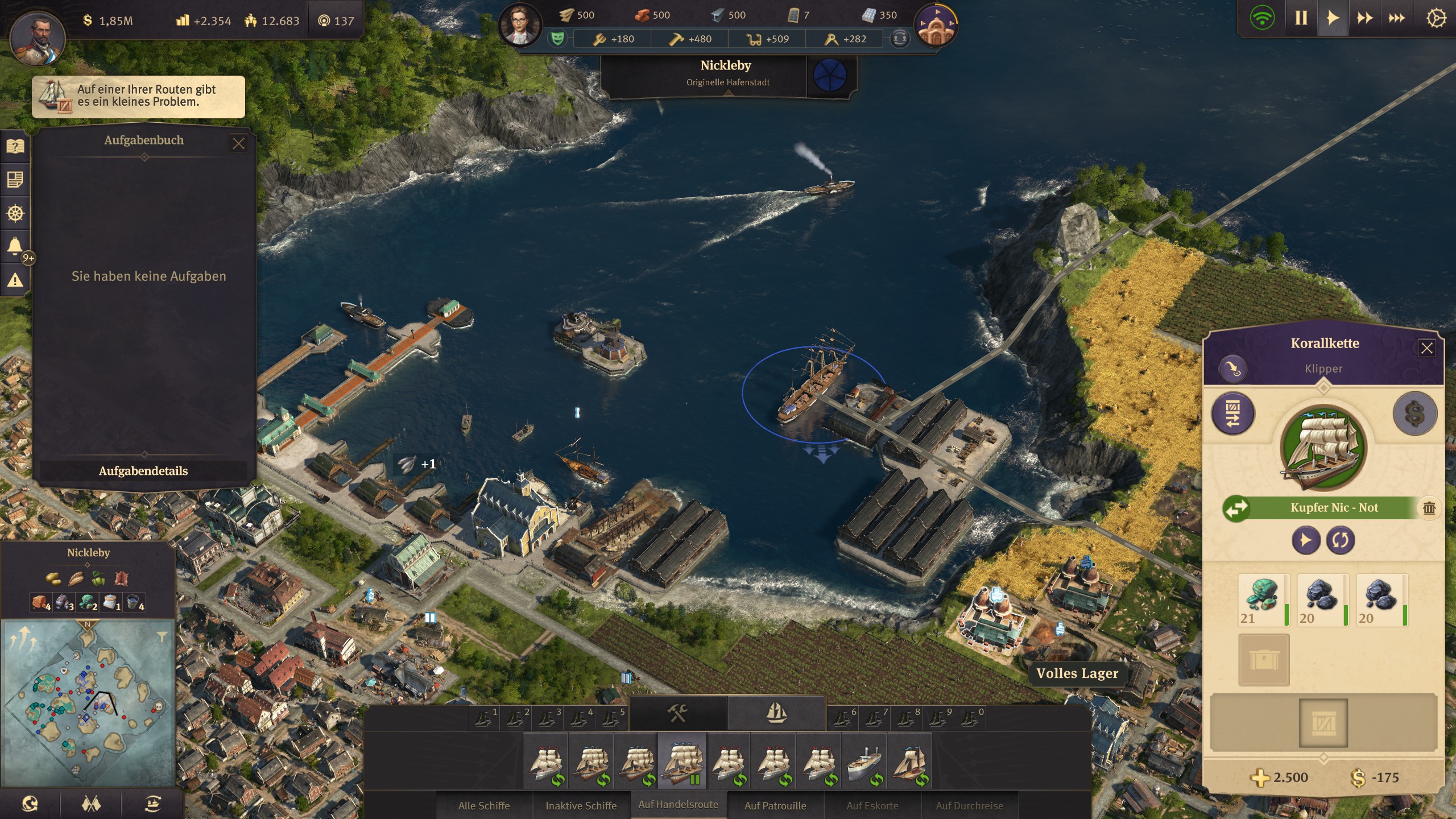Click the minimap of the island world

88,703
